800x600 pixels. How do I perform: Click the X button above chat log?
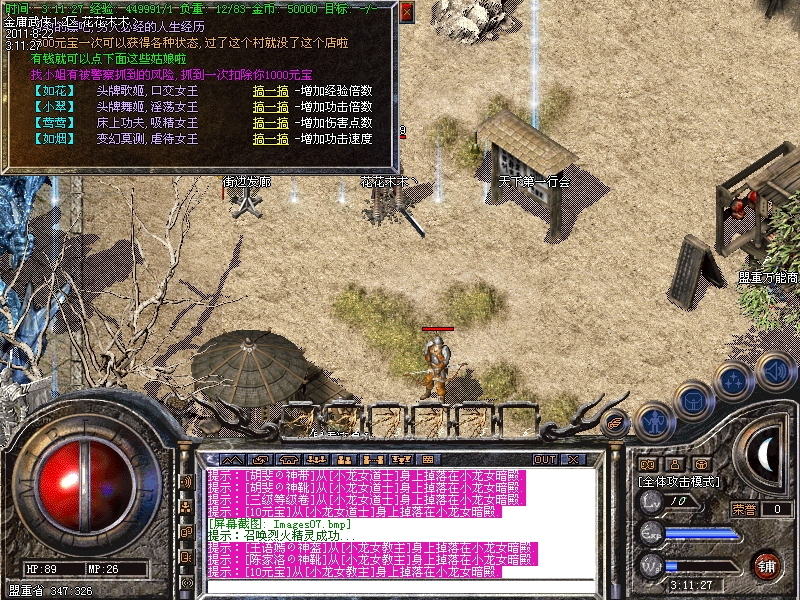(572, 459)
